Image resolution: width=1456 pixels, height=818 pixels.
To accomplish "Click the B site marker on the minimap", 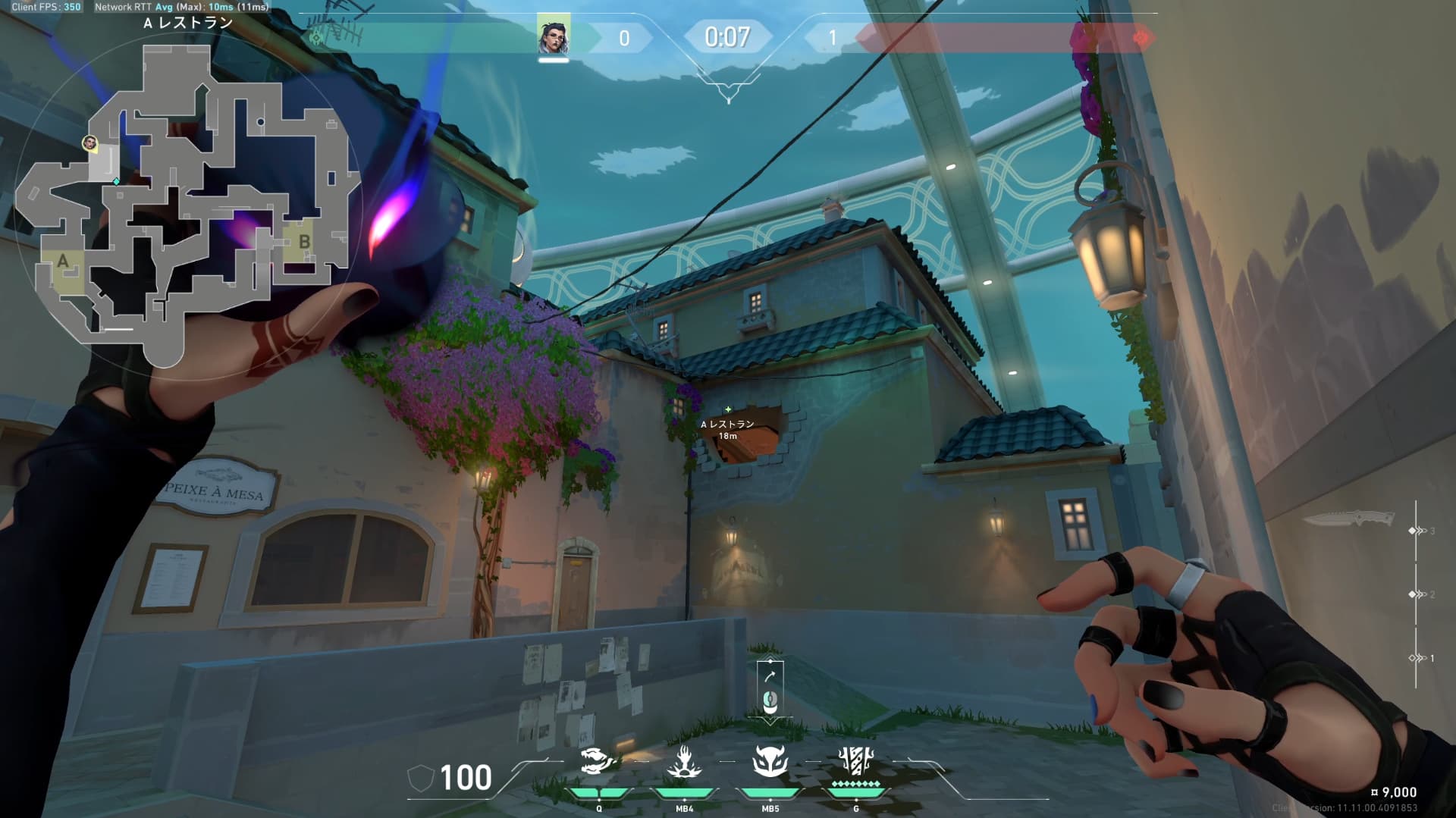I will [x=304, y=242].
